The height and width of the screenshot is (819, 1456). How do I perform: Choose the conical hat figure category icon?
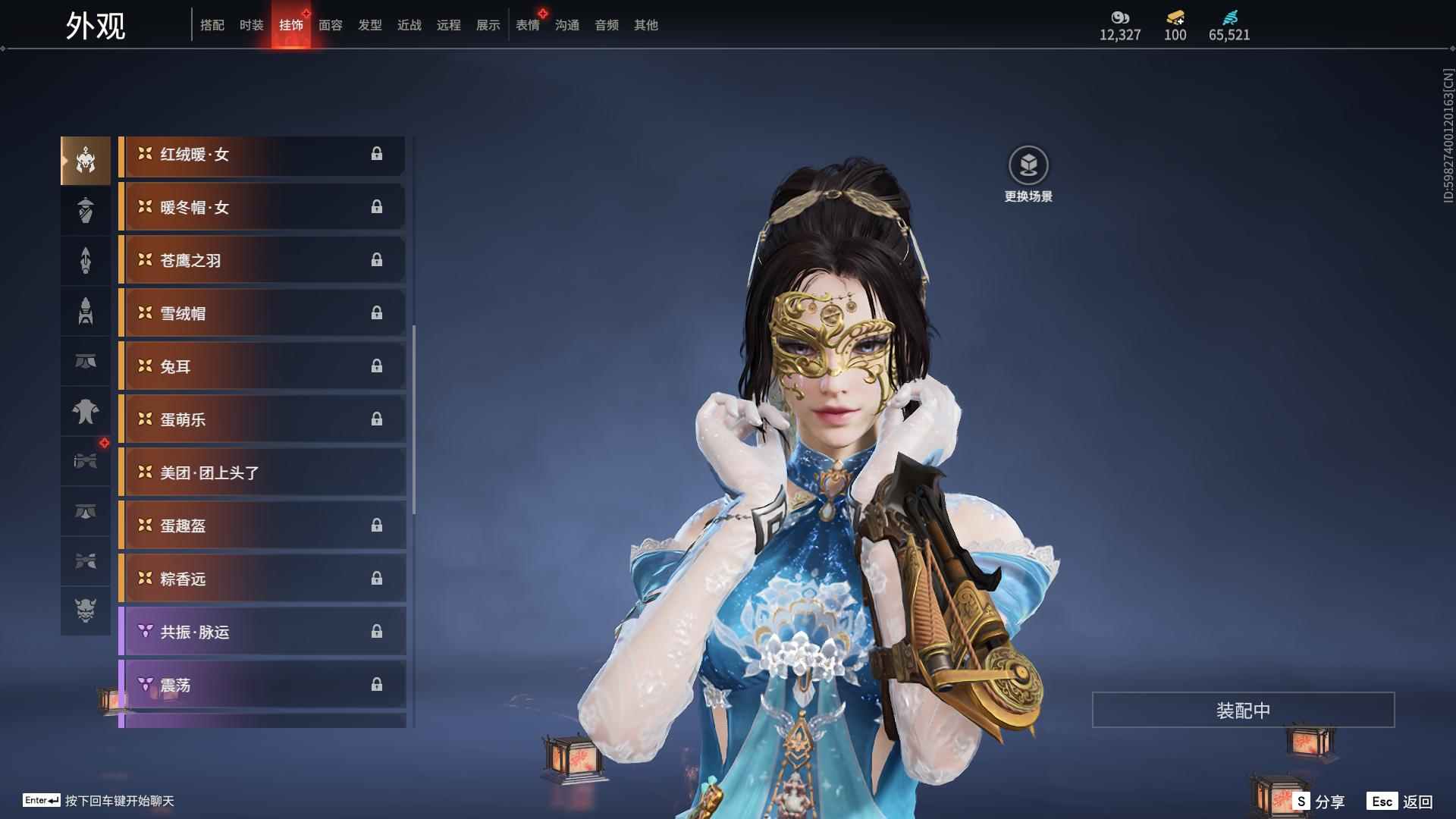click(x=86, y=211)
